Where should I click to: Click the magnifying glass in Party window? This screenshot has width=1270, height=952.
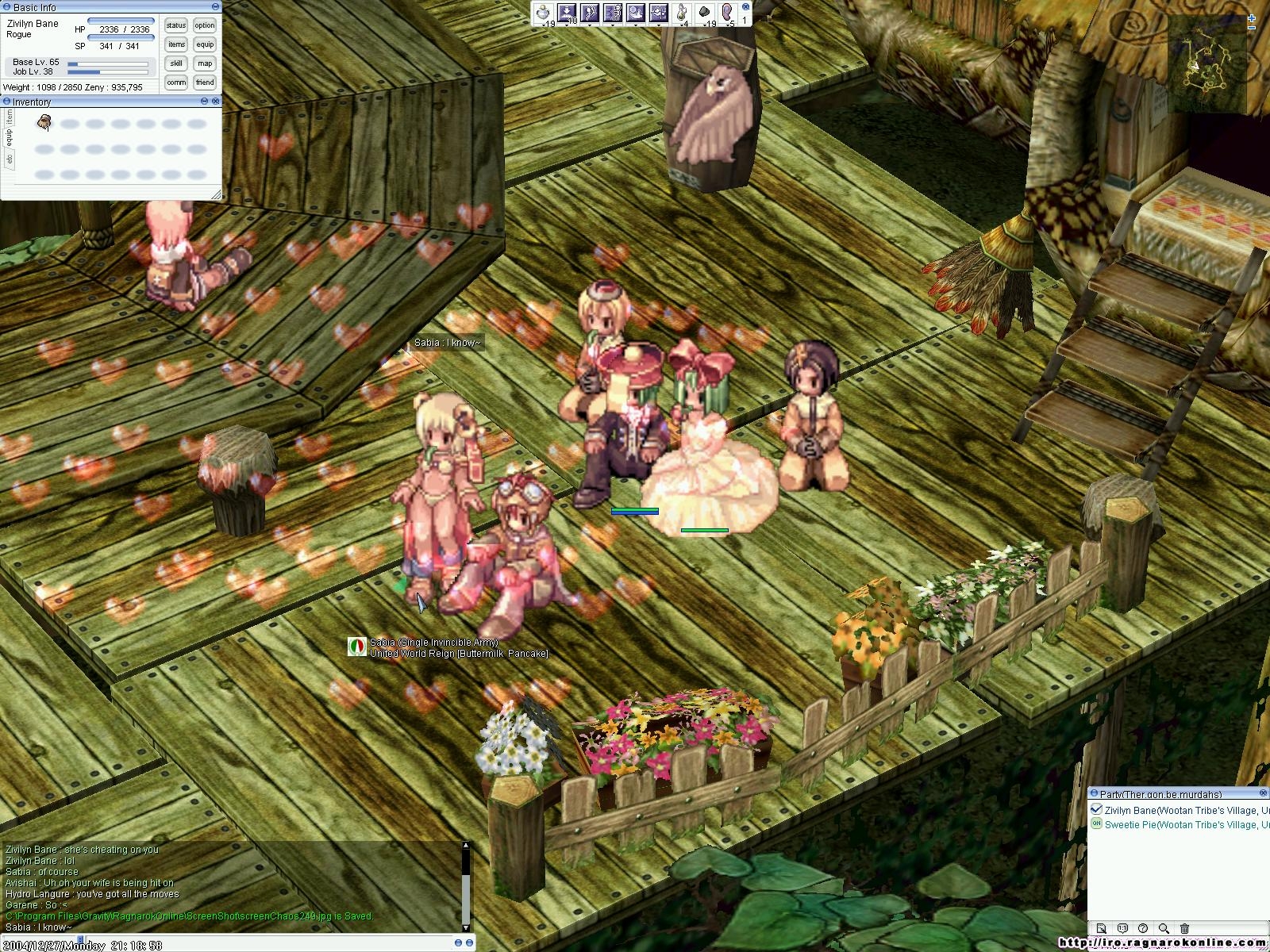pyautogui.click(x=1164, y=928)
